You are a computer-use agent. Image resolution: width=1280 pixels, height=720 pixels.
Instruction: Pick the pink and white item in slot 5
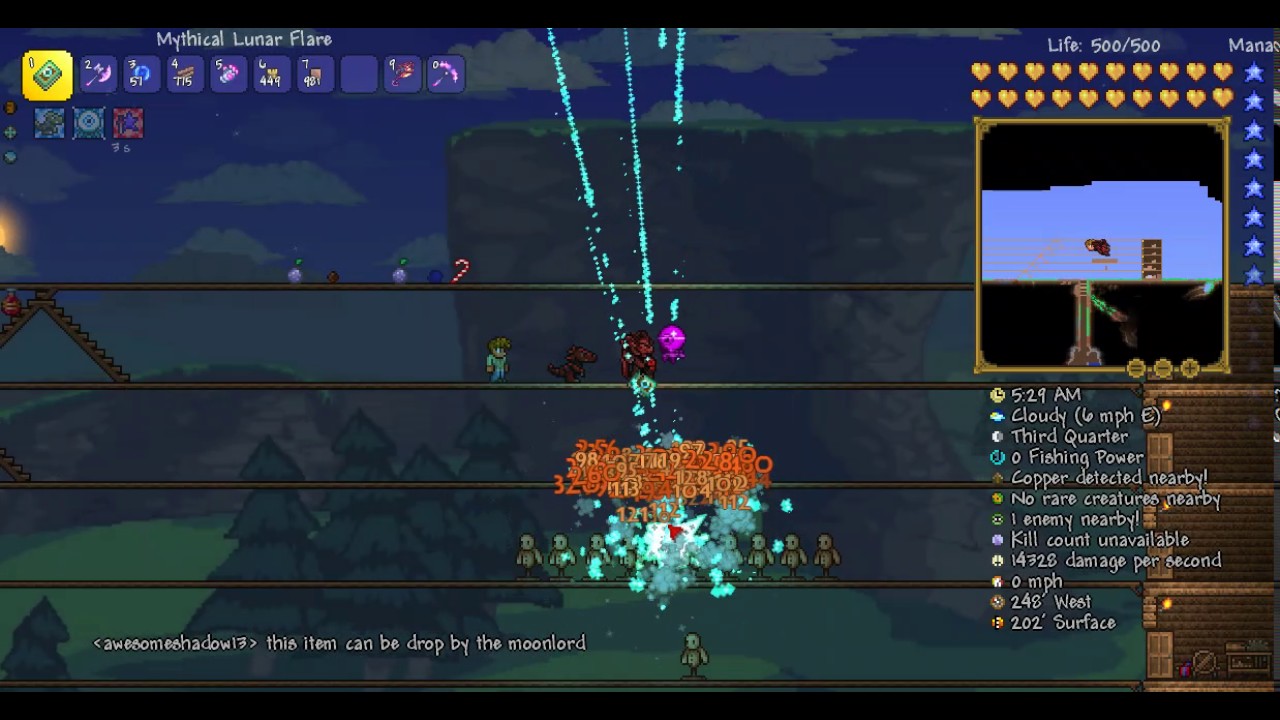pyautogui.click(x=228, y=75)
